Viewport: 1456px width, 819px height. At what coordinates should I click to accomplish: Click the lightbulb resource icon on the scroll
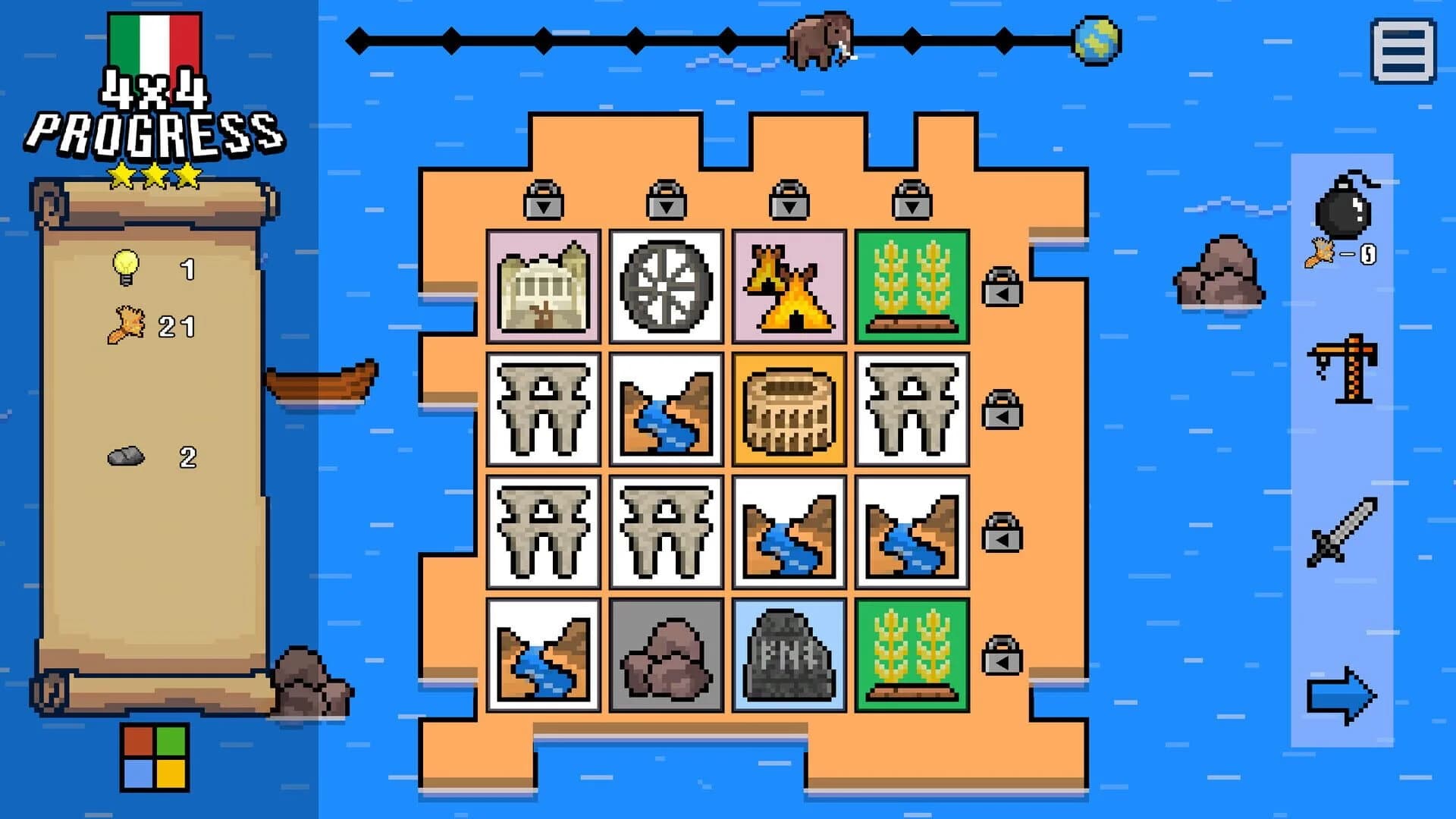tap(126, 267)
